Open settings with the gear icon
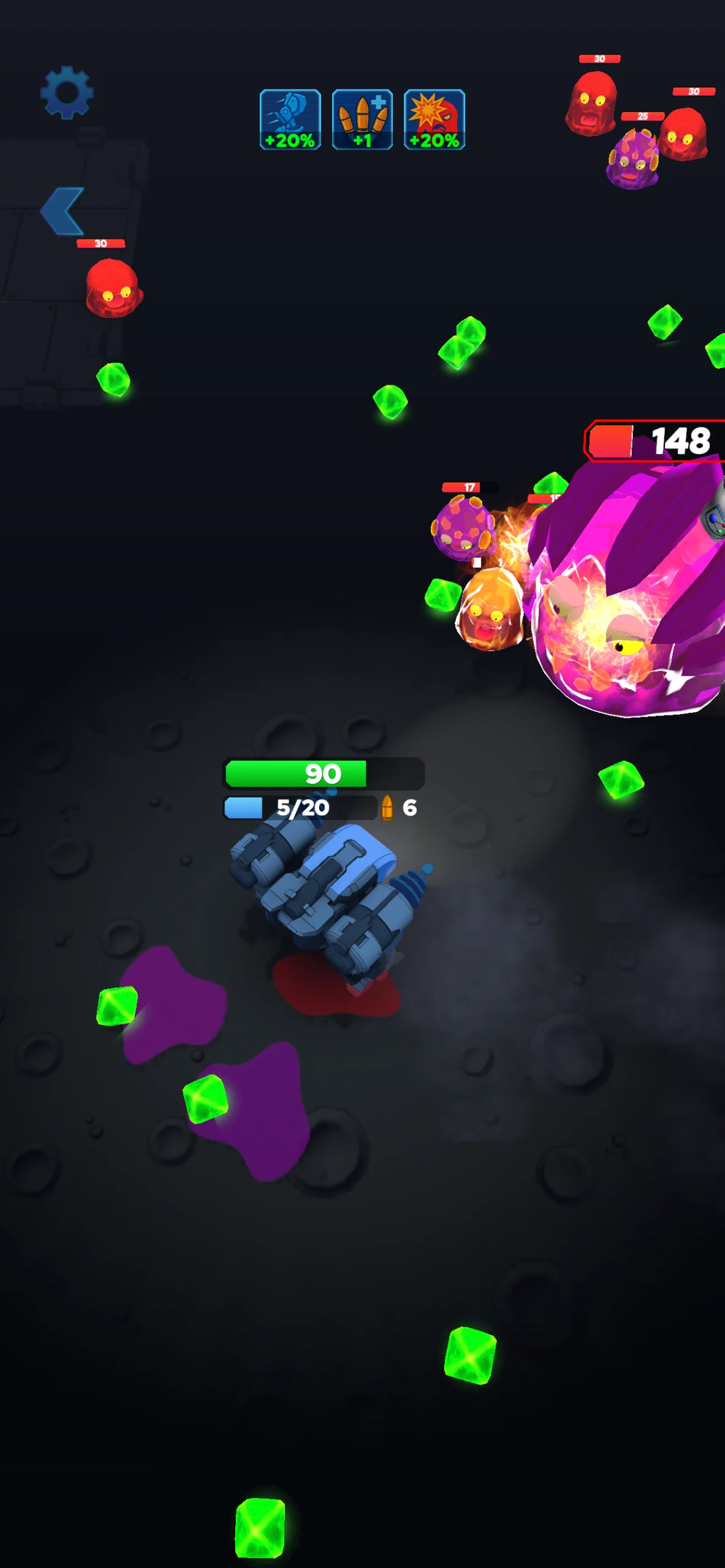This screenshot has height=1568, width=725. click(x=67, y=92)
